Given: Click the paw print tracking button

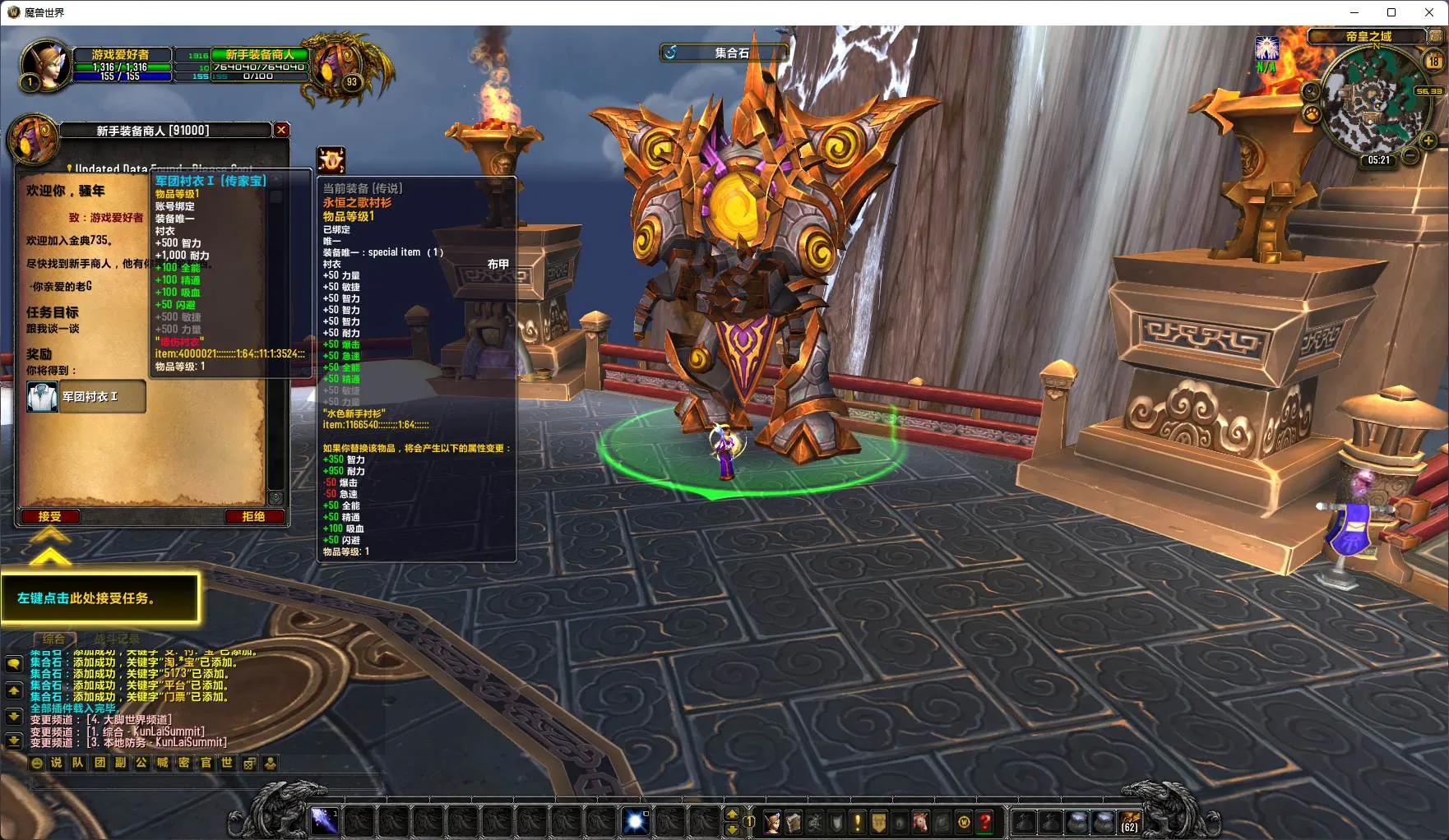Looking at the screenshot, I should pos(1312,113).
